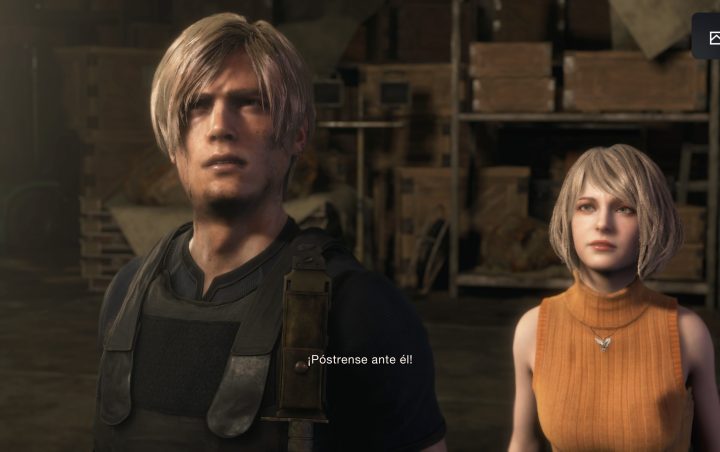Open the image overlay button in the corner
Viewport: 720px width, 452px height.
click(x=711, y=37)
